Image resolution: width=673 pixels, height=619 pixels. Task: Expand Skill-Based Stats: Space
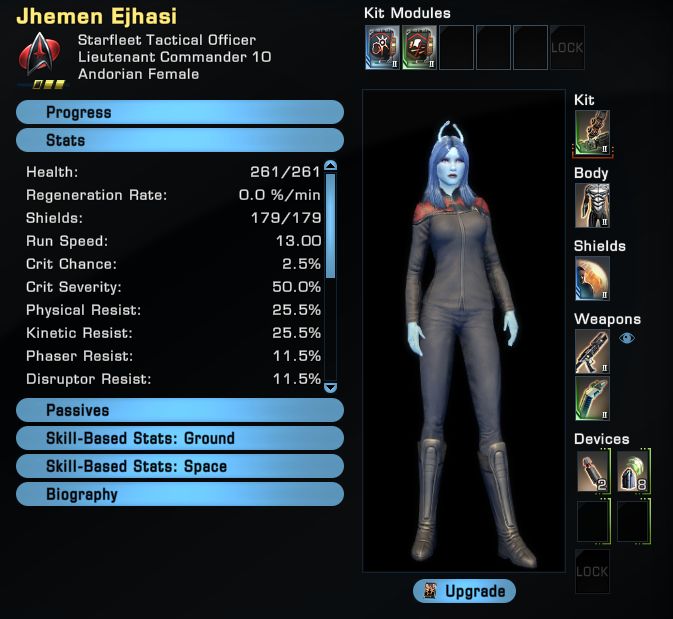click(180, 467)
